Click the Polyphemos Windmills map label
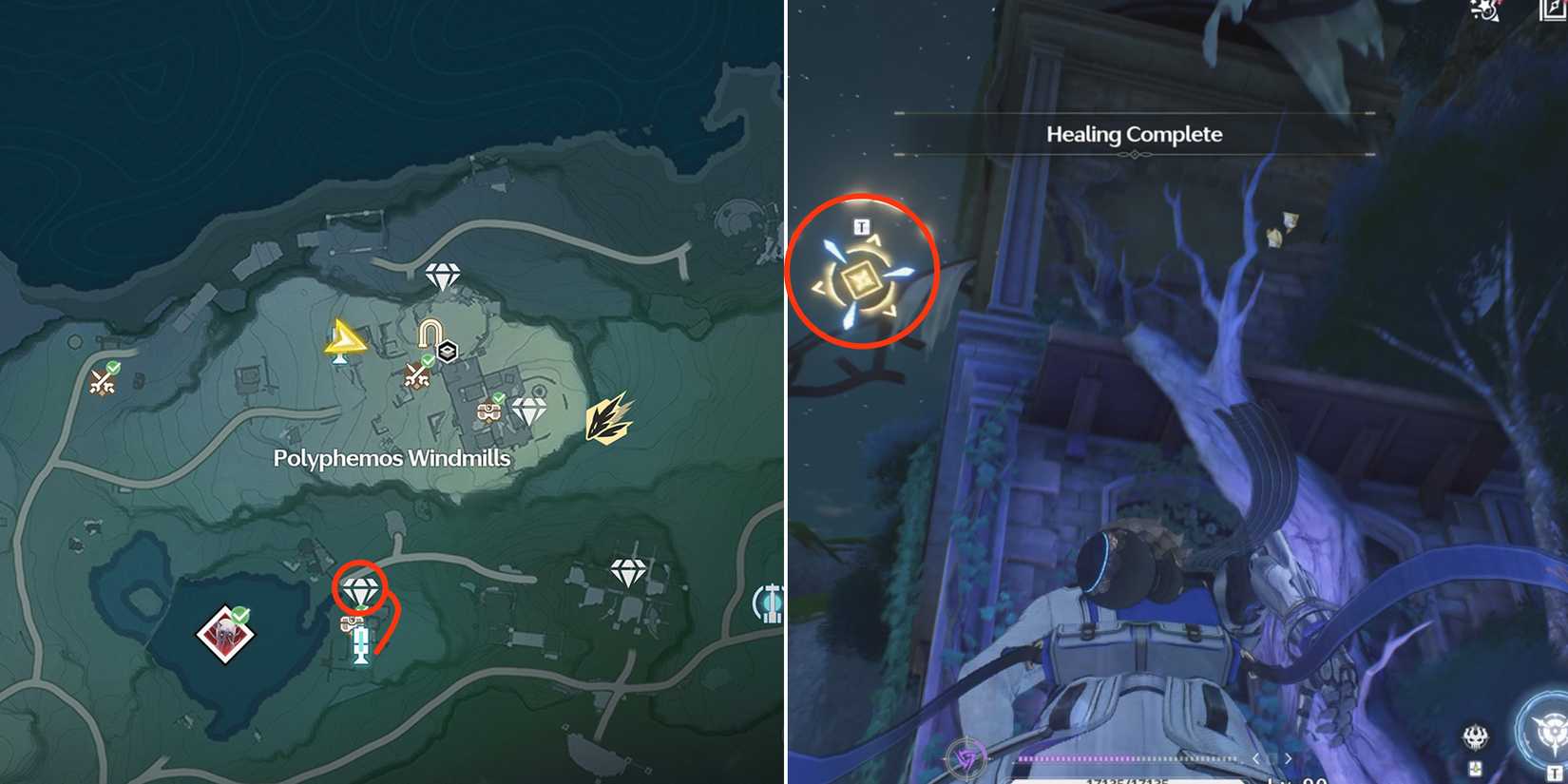Screen dimensions: 1568x784 [x=391, y=459]
